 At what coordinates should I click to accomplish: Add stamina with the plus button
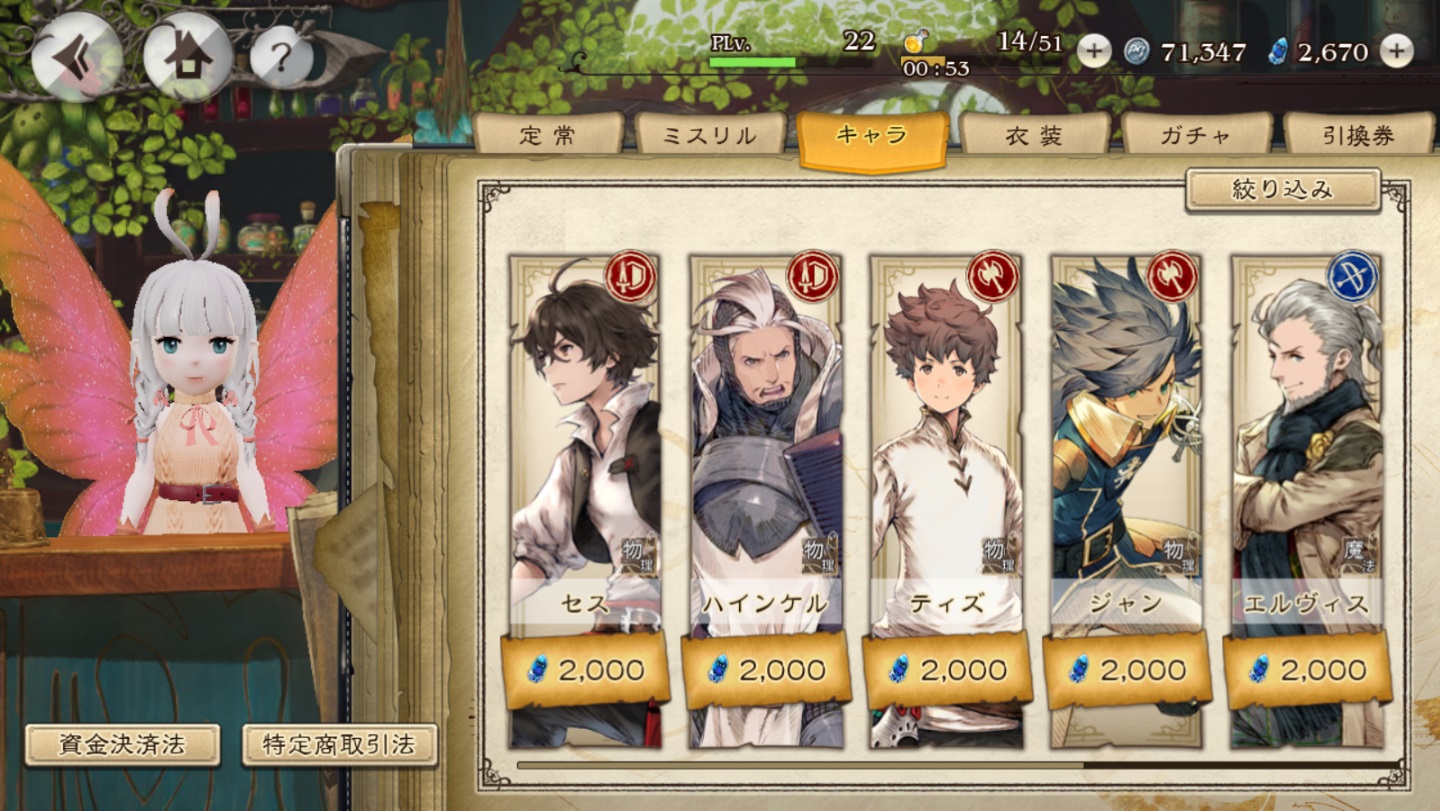1094,51
